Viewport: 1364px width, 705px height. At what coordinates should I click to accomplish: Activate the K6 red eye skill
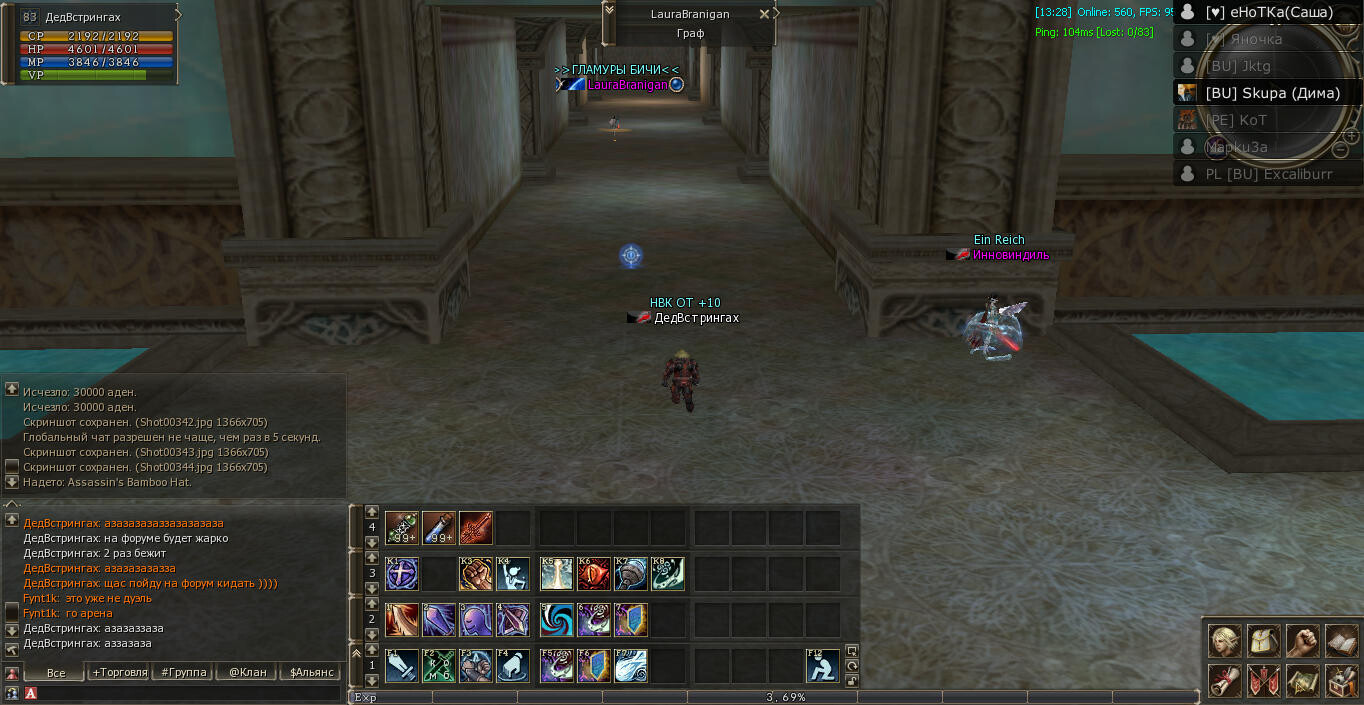pos(594,574)
